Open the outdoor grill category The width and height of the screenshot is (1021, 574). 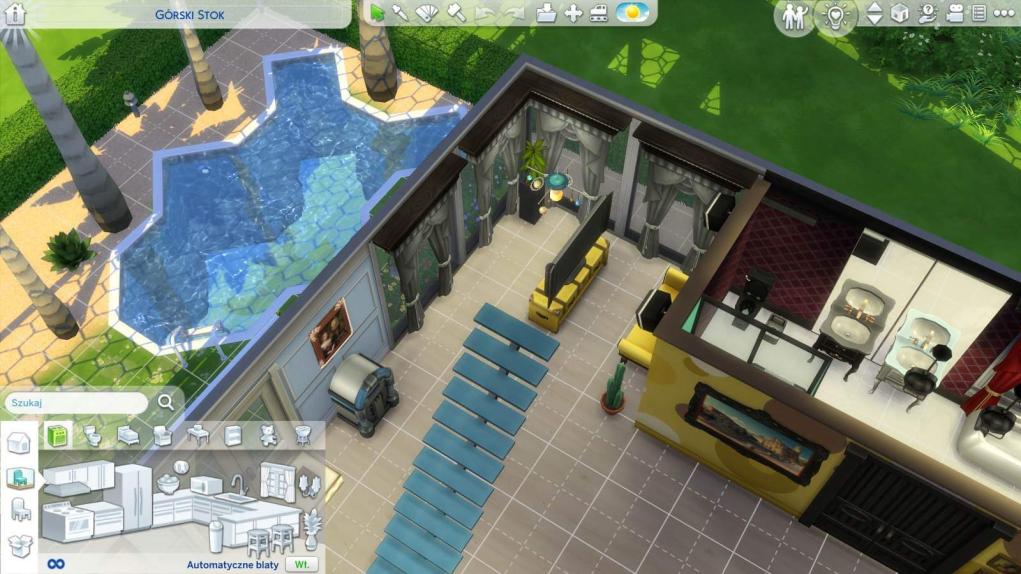(x=302, y=436)
